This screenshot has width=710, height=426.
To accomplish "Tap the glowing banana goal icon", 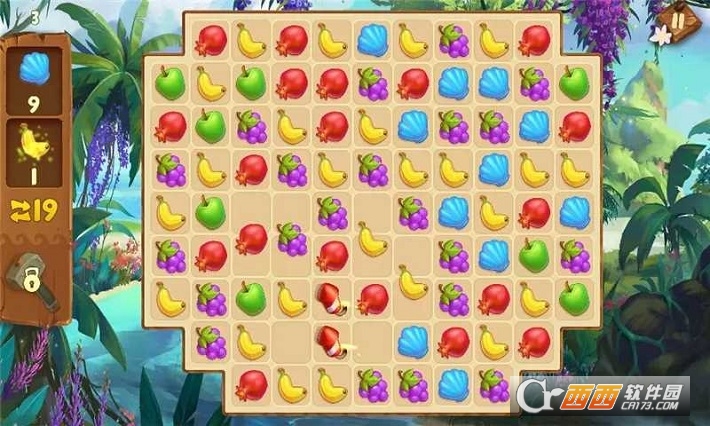I will click(34, 146).
